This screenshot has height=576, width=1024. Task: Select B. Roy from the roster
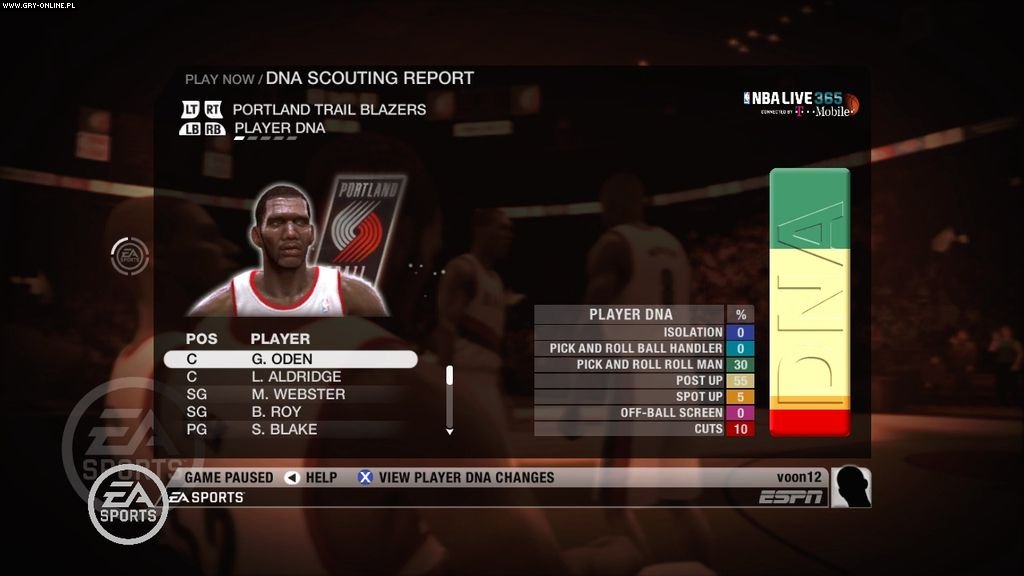290,412
